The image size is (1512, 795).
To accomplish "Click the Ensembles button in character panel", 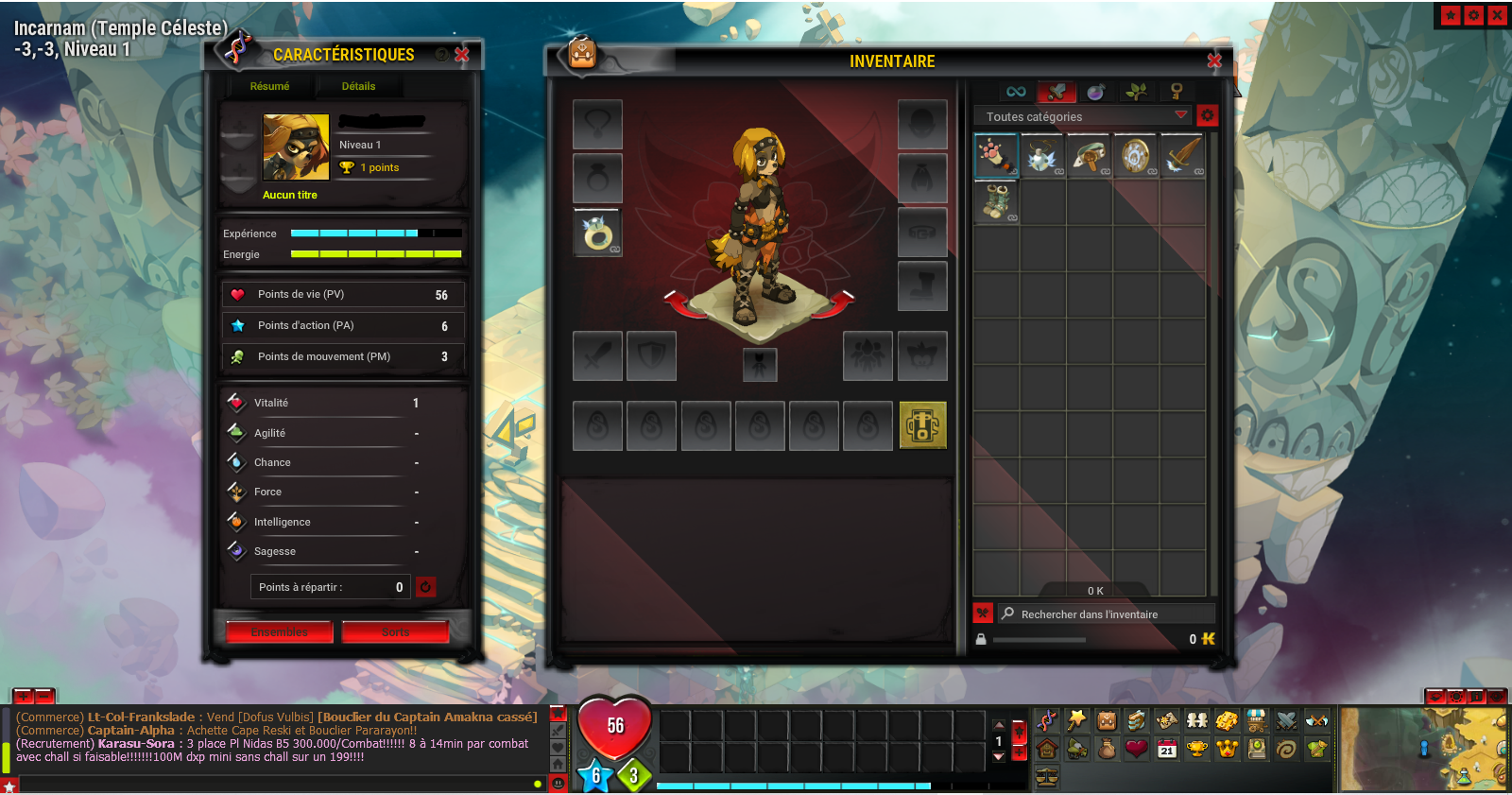I will pyautogui.click(x=279, y=631).
